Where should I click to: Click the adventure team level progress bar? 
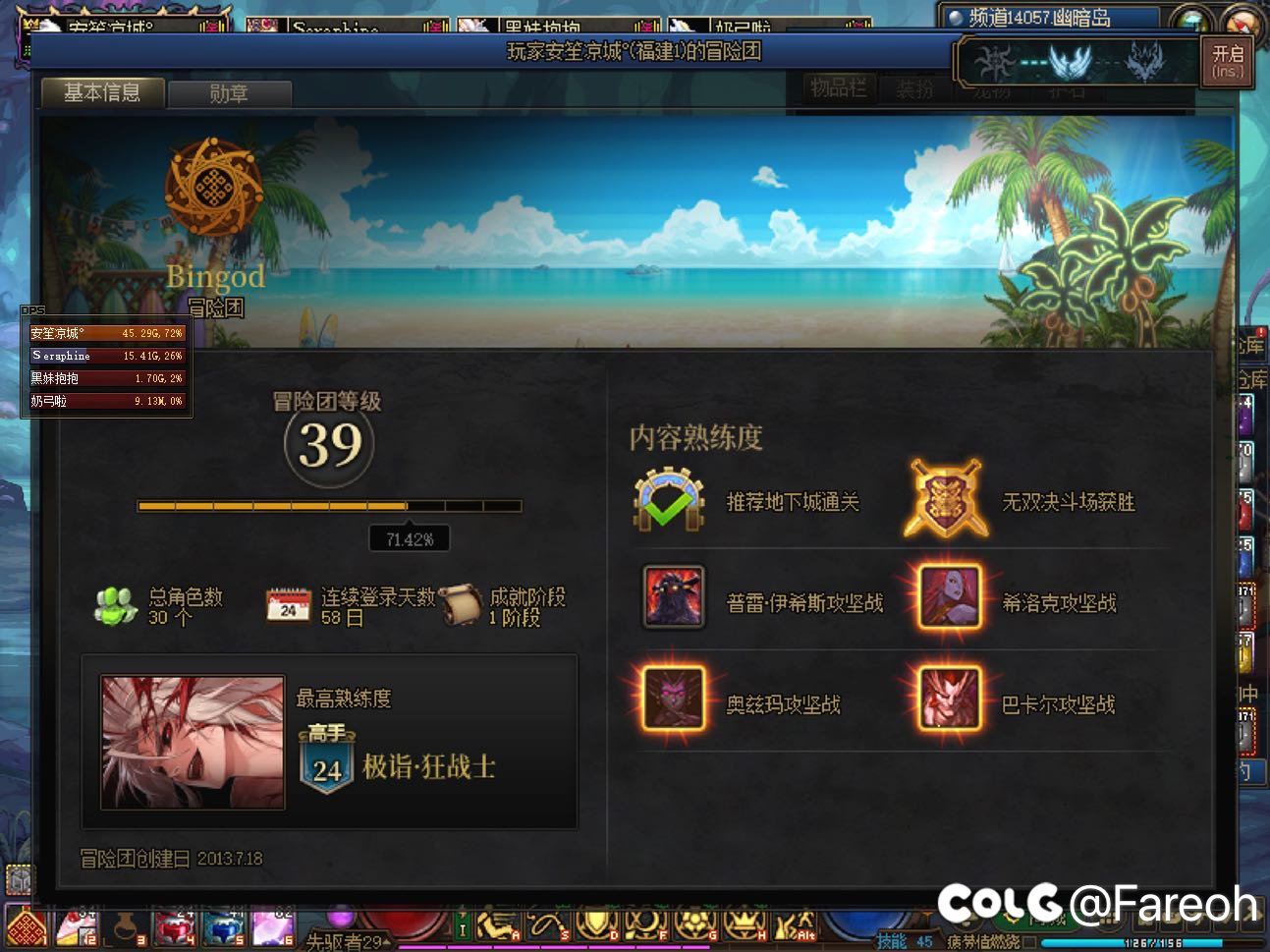(329, 506)
